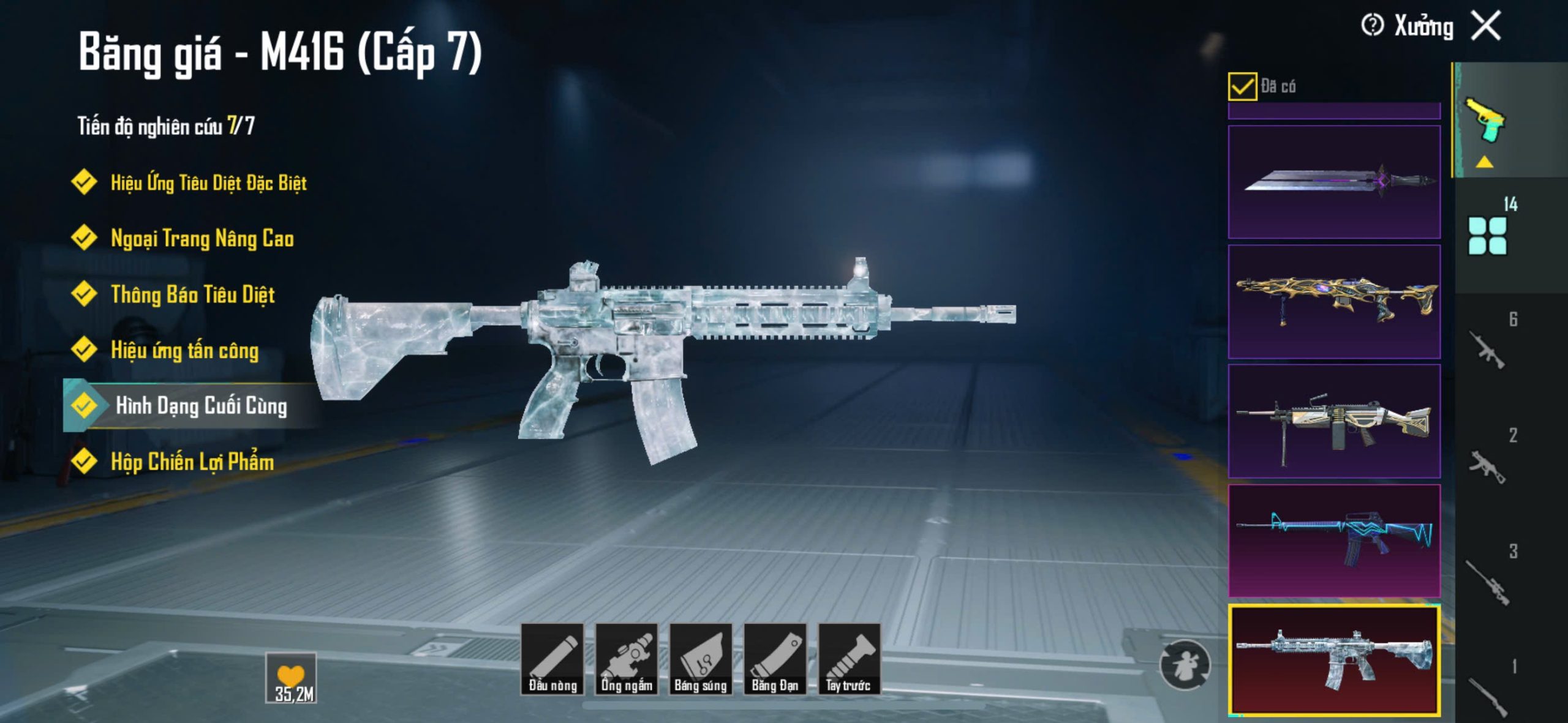Select the Báng súng stock attachment
The height and width of the screenshot is (723, 1568).
pyautogui.click(x=701, y=659)
